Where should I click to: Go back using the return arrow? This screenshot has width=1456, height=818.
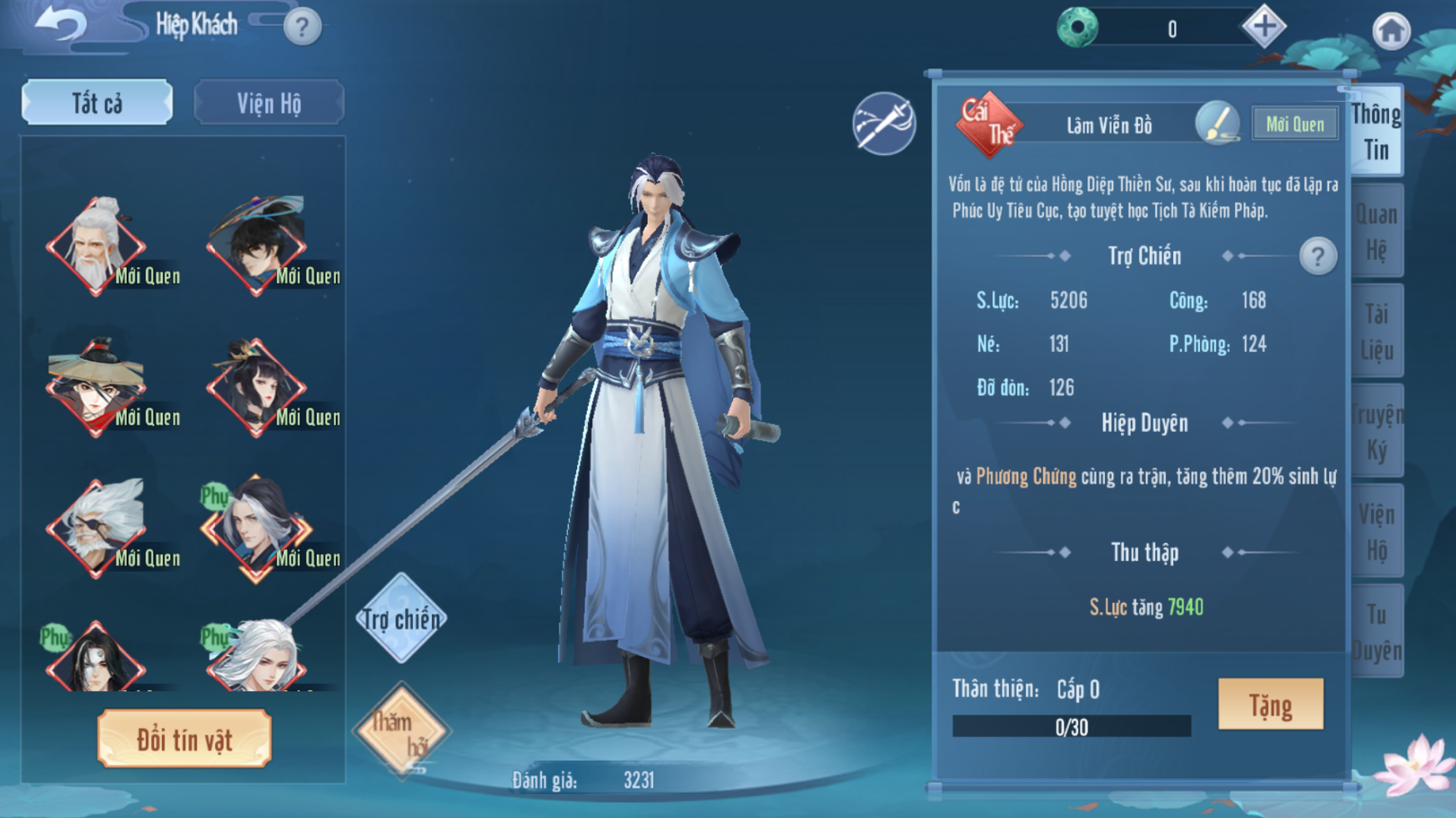[x=60, y=24]
